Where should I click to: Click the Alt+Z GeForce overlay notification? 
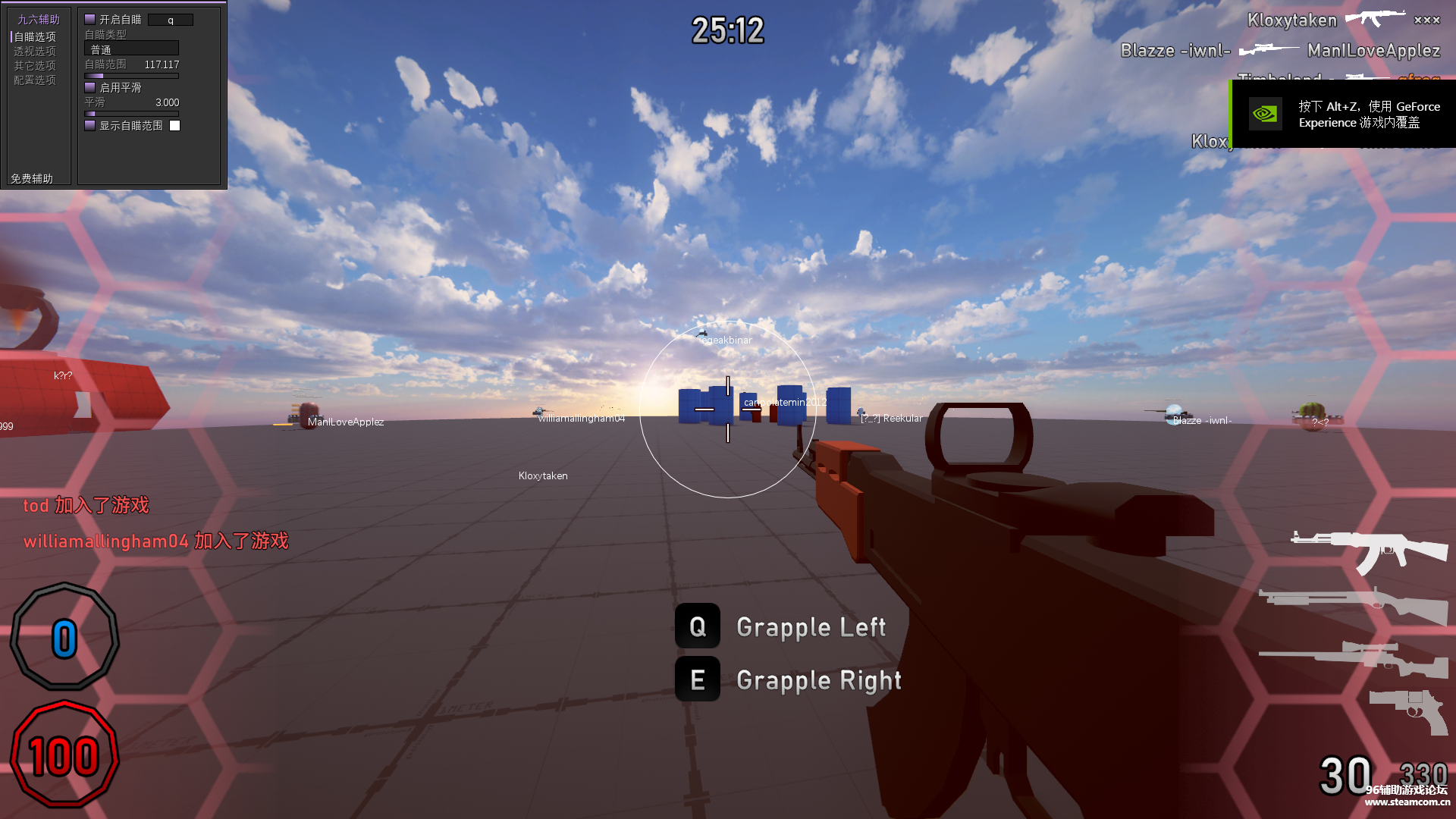tap(1357, 115)
